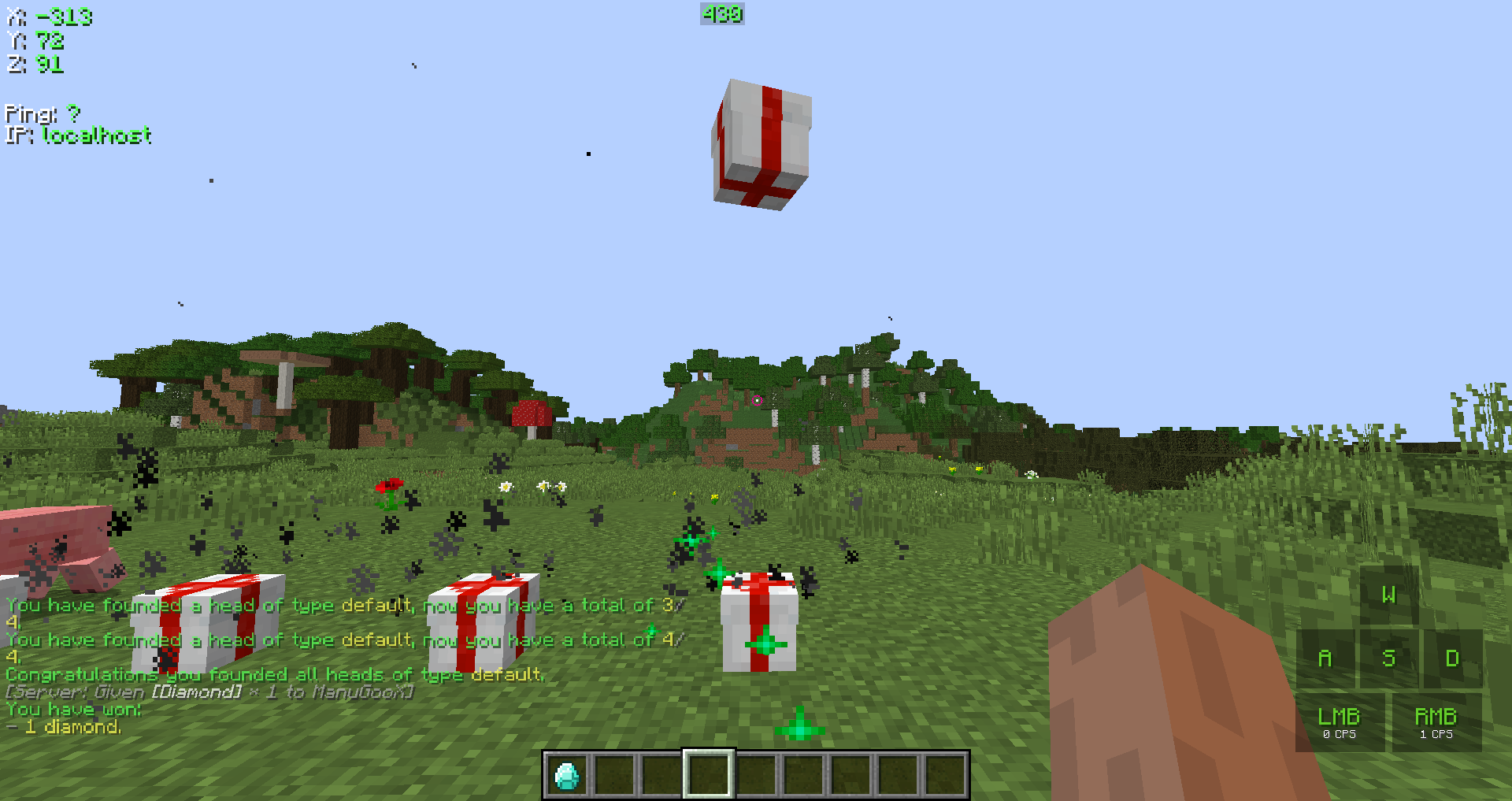This screenshot has width=1512, height=801.
Task: Click the timer showing 439 at top
Action: pyautogui.click(x=721, y=13)
